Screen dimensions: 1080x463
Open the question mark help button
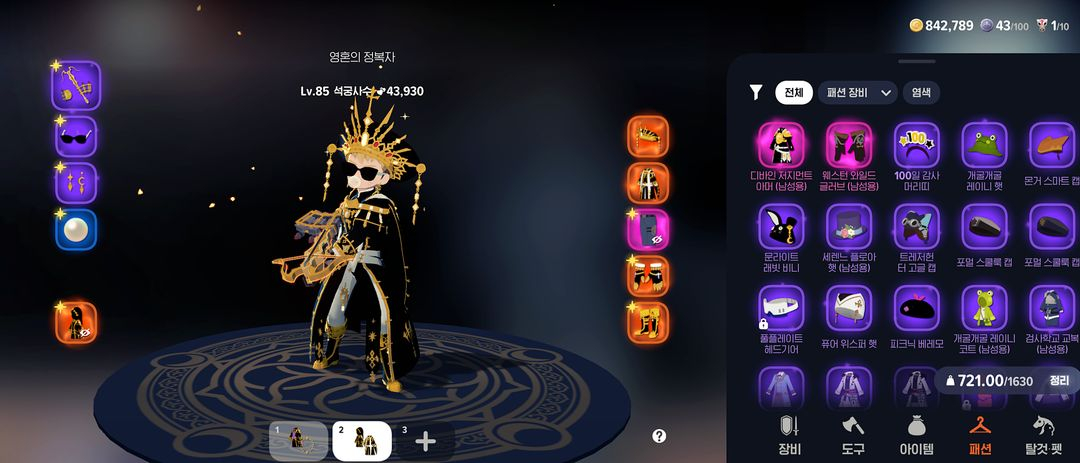[659, 436]
